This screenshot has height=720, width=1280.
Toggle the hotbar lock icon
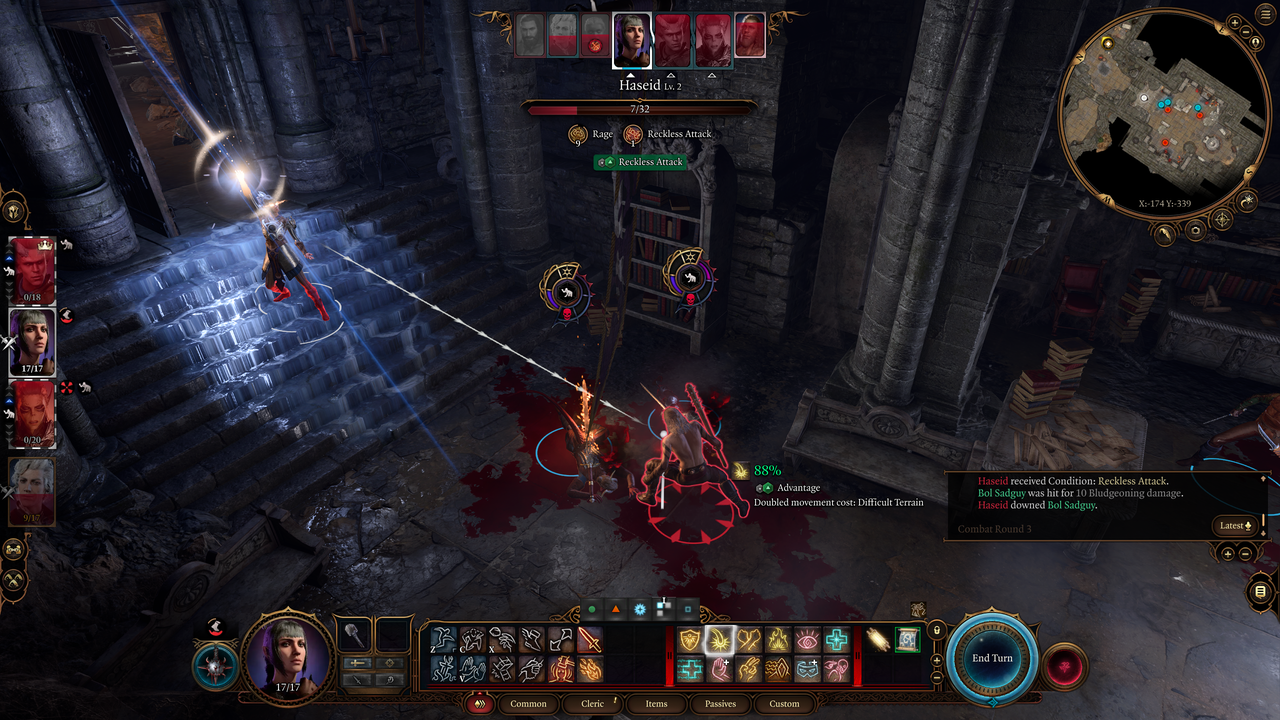coord(937,631)
